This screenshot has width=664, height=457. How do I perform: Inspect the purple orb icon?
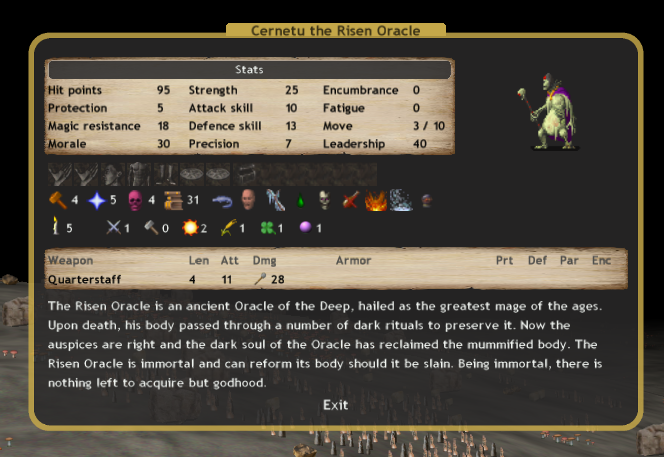[305, 228]
